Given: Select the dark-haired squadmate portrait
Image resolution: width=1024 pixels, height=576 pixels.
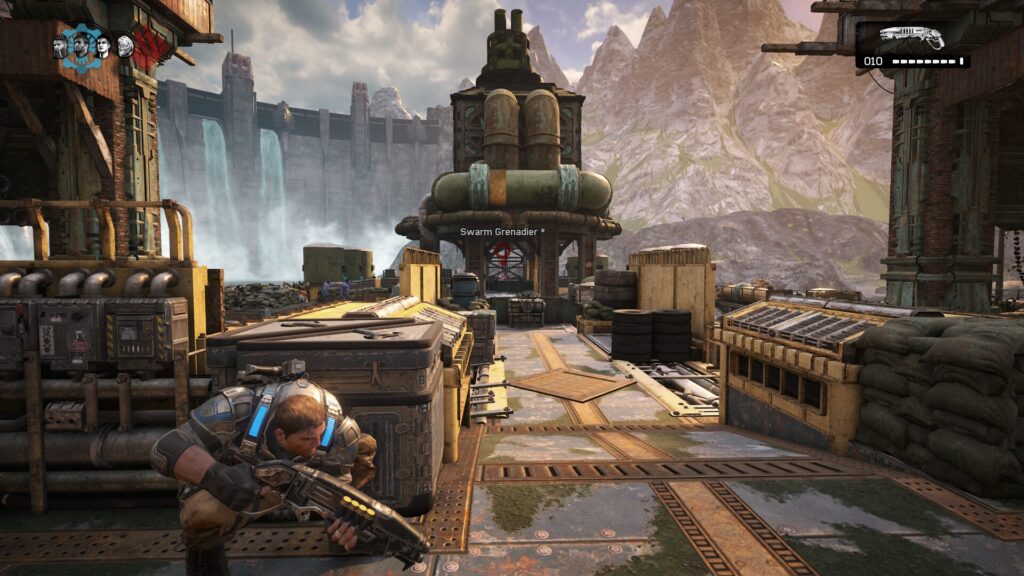Looking at the screenshot, I should (x=103, y=46).
